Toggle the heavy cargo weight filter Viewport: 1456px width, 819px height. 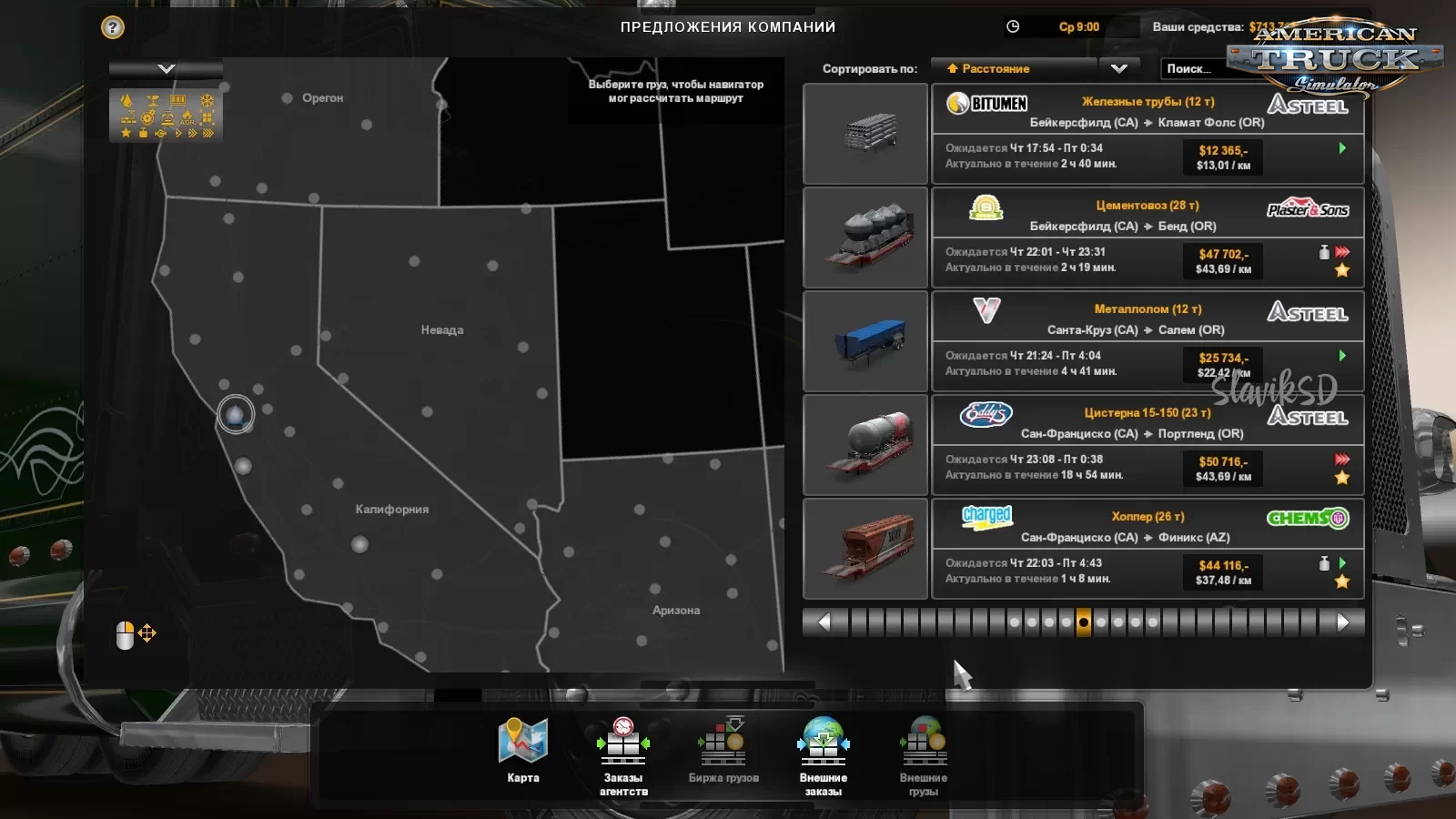144,133
